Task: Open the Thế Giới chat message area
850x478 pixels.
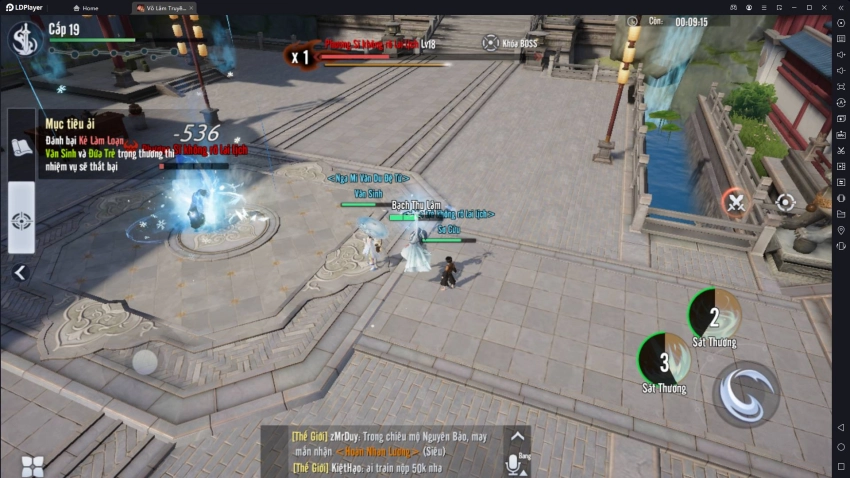Action: click(385, 451)
